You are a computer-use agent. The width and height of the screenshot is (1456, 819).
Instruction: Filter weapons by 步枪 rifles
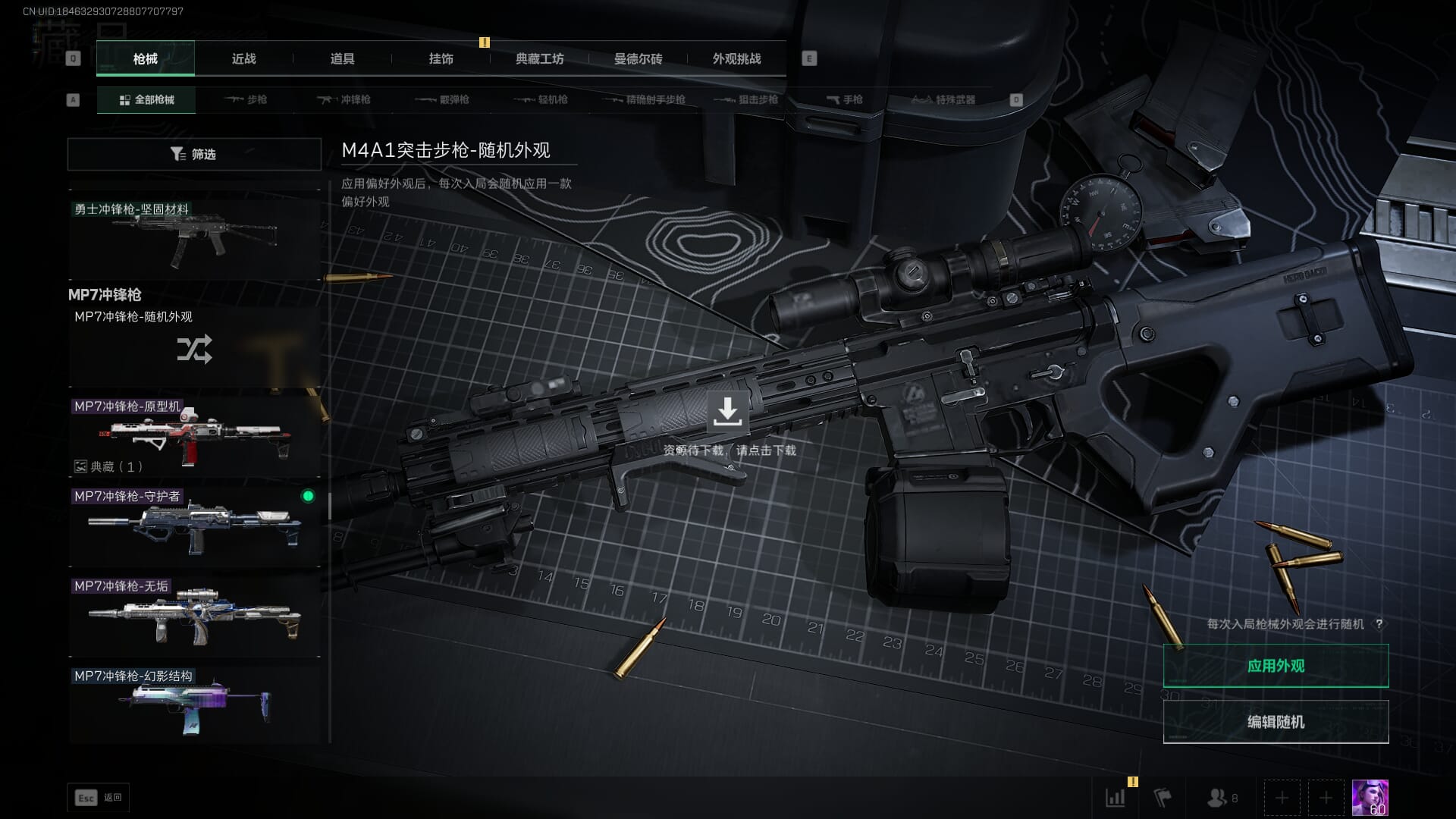click(x=246, y=99)
